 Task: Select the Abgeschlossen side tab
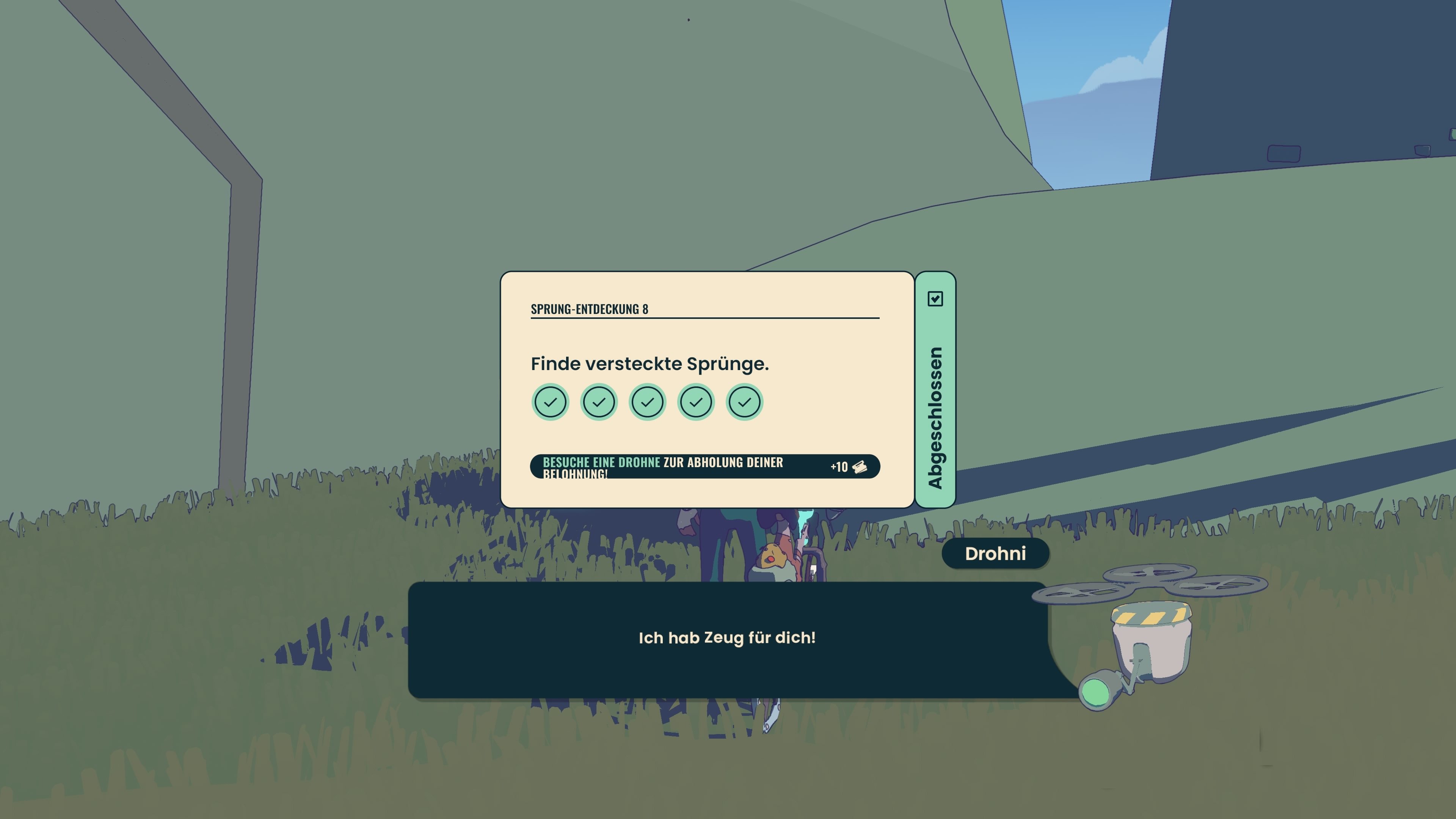[935, 390]
